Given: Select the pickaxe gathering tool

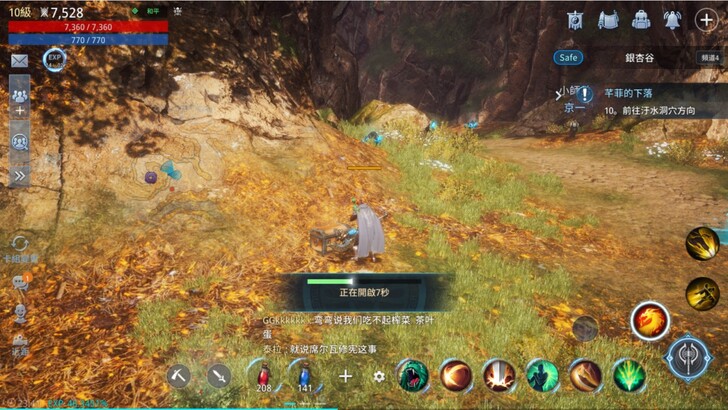Looking at the screenshot, I should click(179, 376).
